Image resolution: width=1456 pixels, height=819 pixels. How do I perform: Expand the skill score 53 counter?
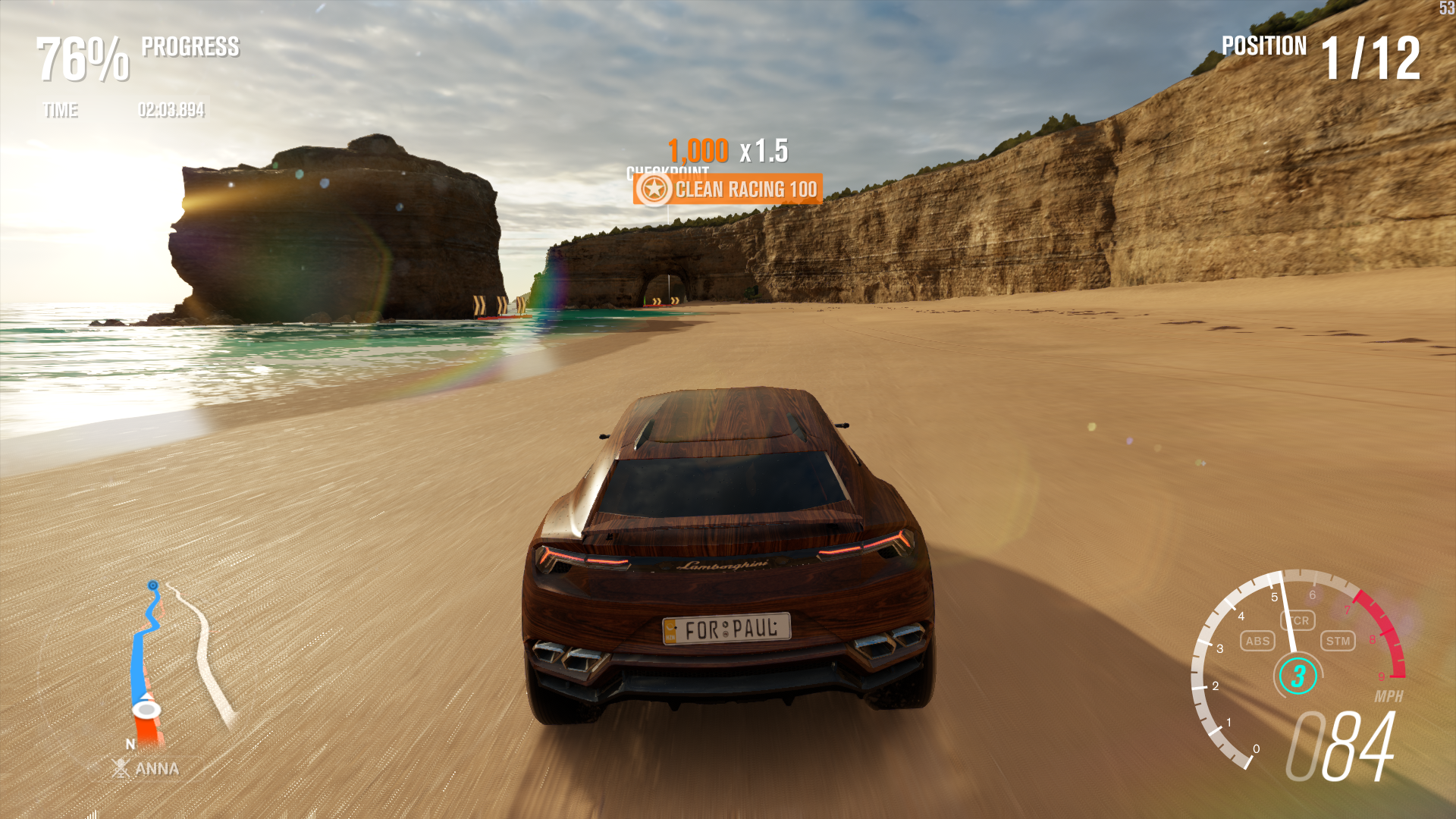pyautogui.click(x=1445, y=9)
